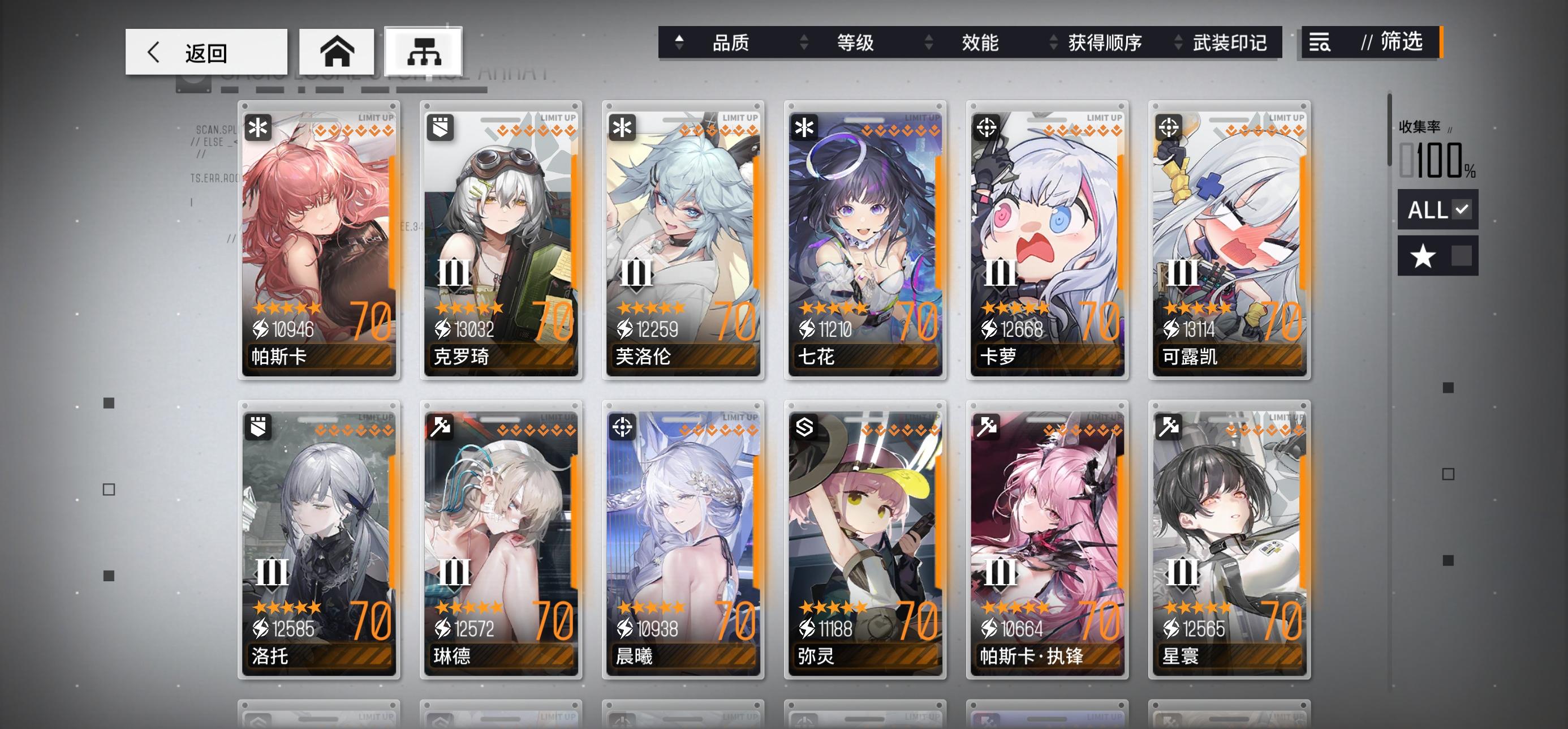Open the home screen icon in top bar
1568x729 pixels.
335,52
